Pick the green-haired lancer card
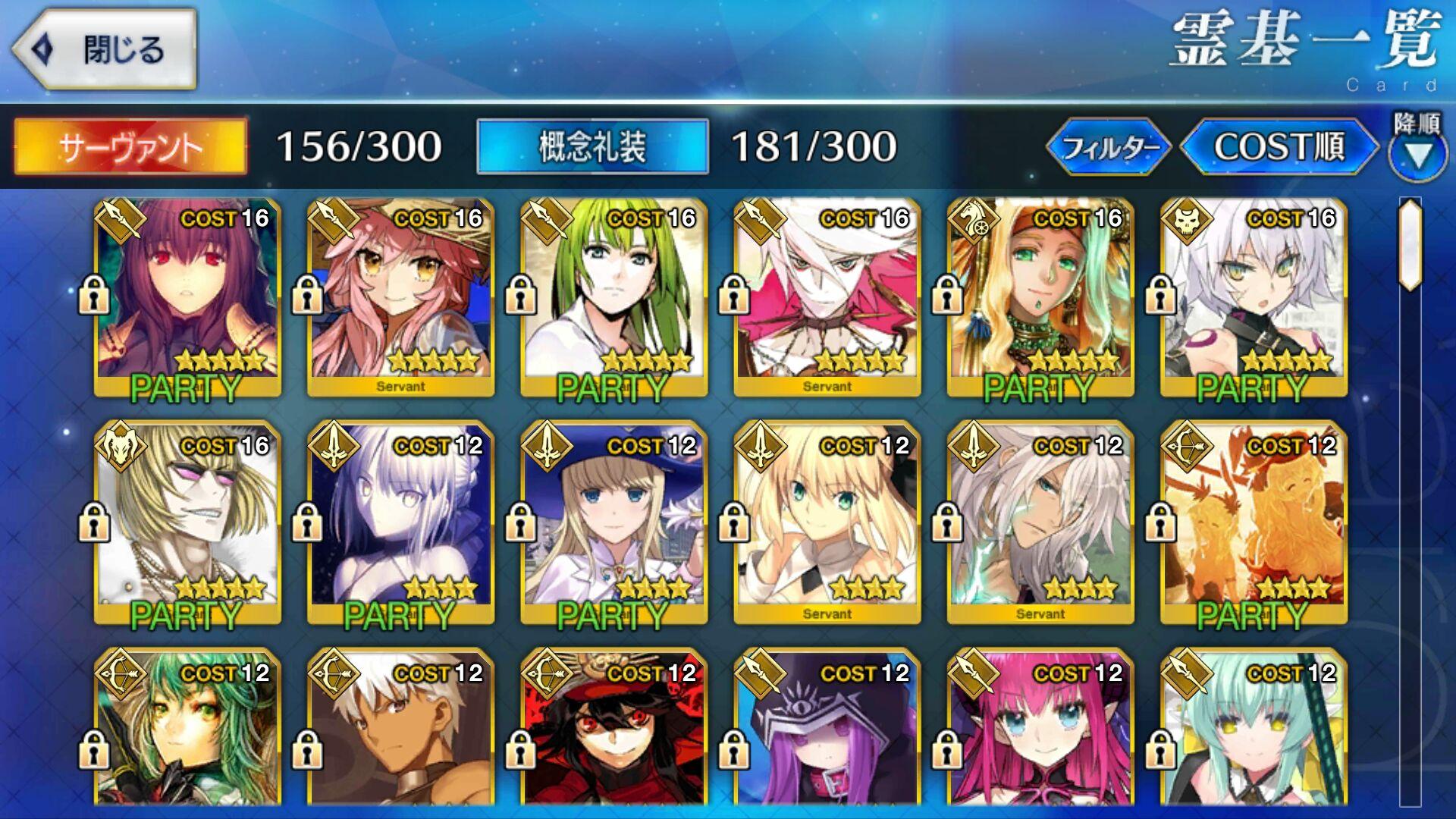 coord(613,297)
